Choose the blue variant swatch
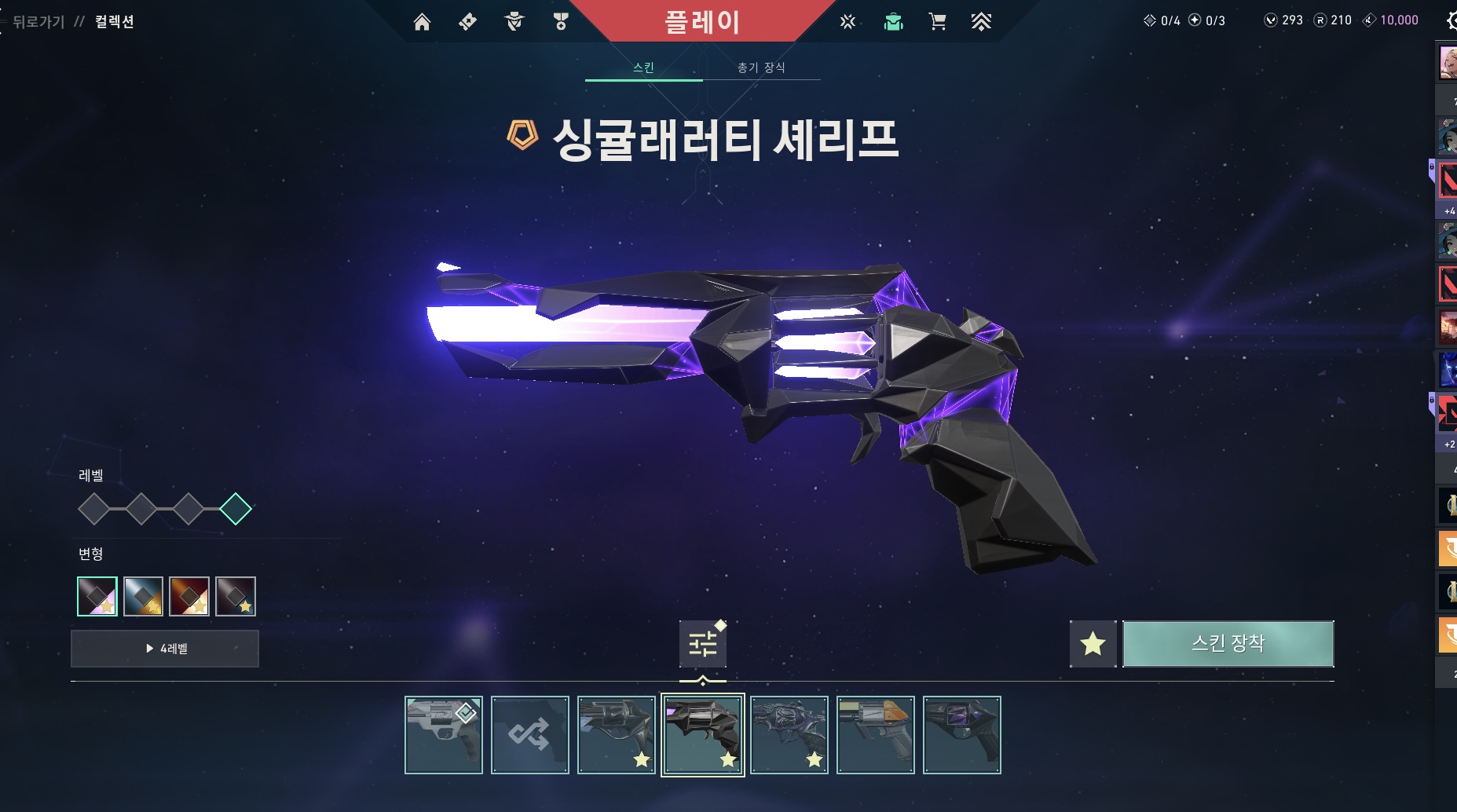 coord(143,597)
